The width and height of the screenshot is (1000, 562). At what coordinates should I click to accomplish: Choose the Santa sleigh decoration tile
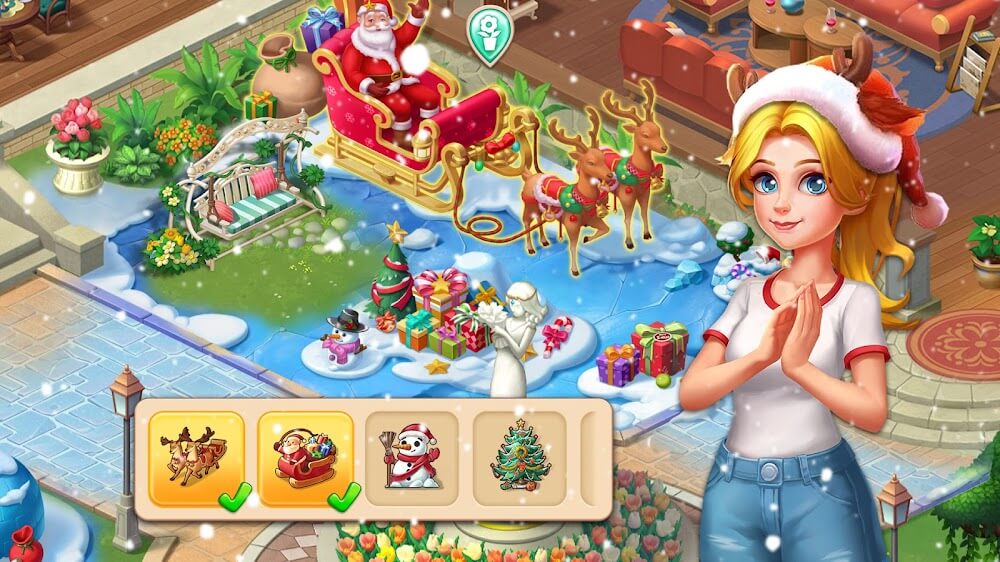[305, 458]
